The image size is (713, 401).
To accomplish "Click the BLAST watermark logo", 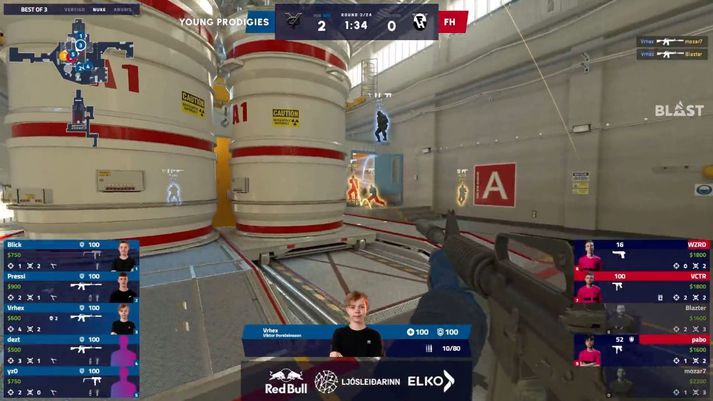I will click(679, 111).
